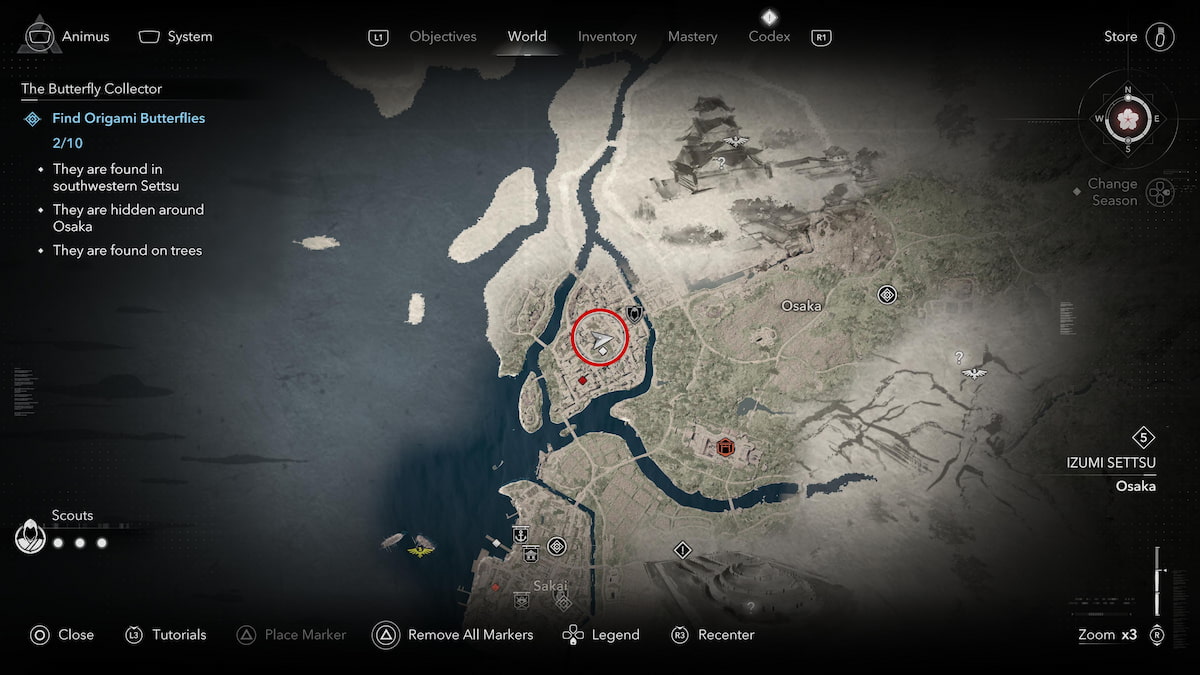Screen dimensions: 1200x675
Task: Select the Find Origami Butterflies objective
Action: click(x=128, y=118)
